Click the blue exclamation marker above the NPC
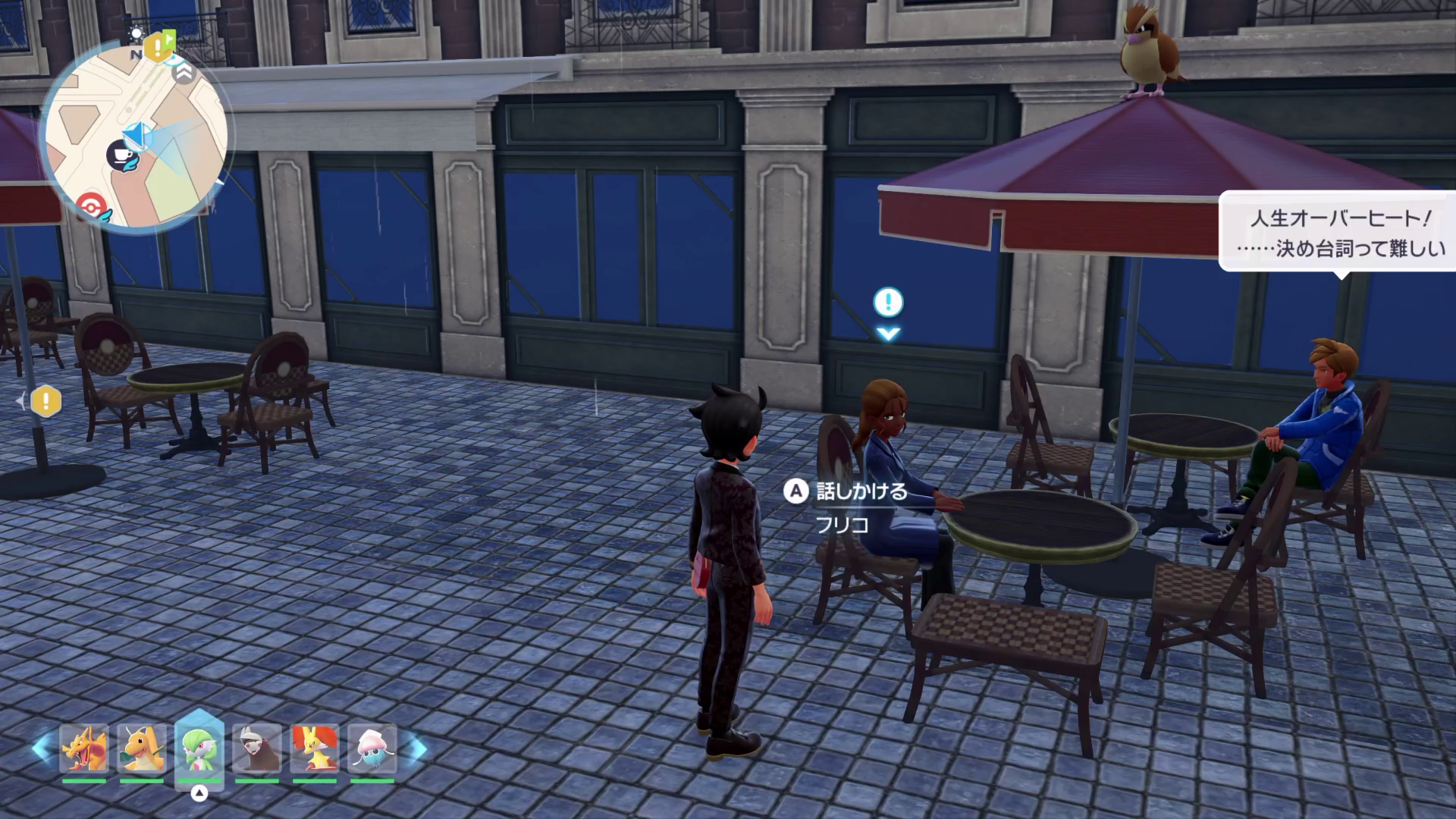Image resolution: width=1456 pixels, height=819 pixels. [x=888, y=303]
